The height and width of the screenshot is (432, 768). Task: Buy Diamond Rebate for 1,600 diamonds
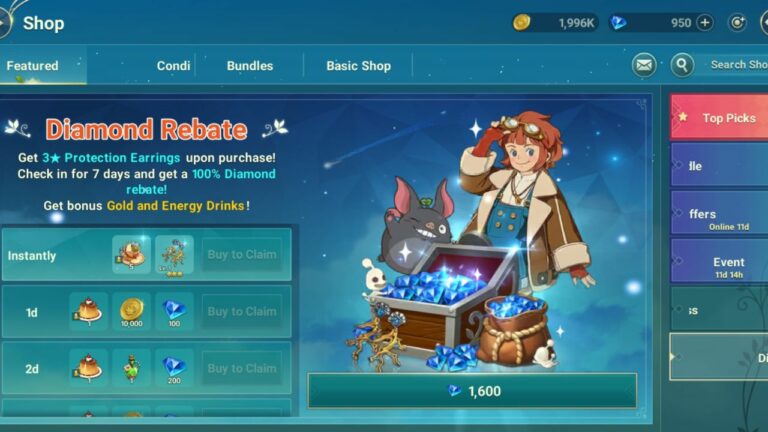pos(471,391)
